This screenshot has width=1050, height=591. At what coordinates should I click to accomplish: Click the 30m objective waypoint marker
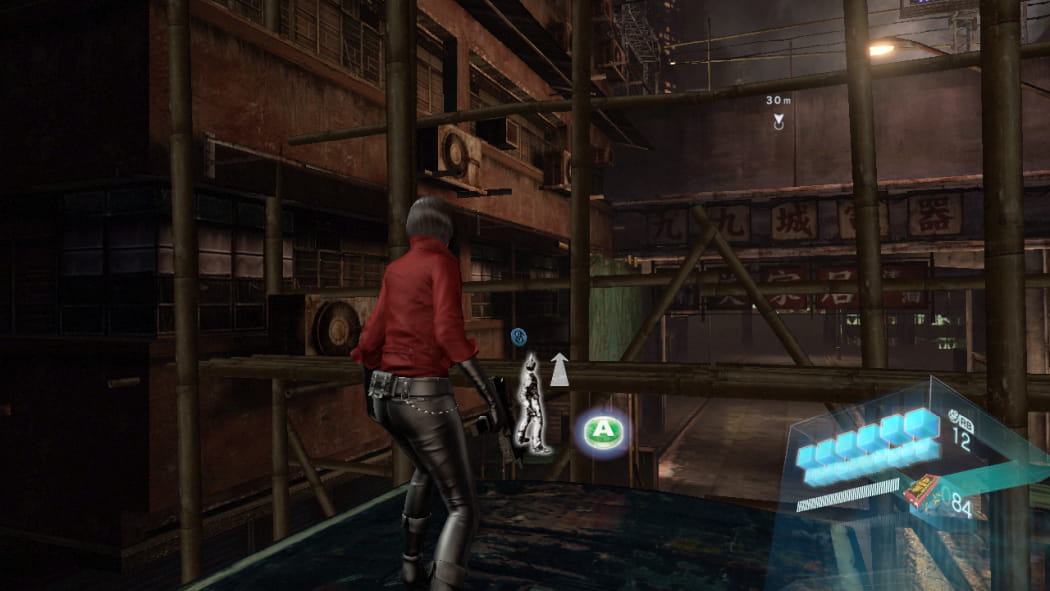point(778,120)
